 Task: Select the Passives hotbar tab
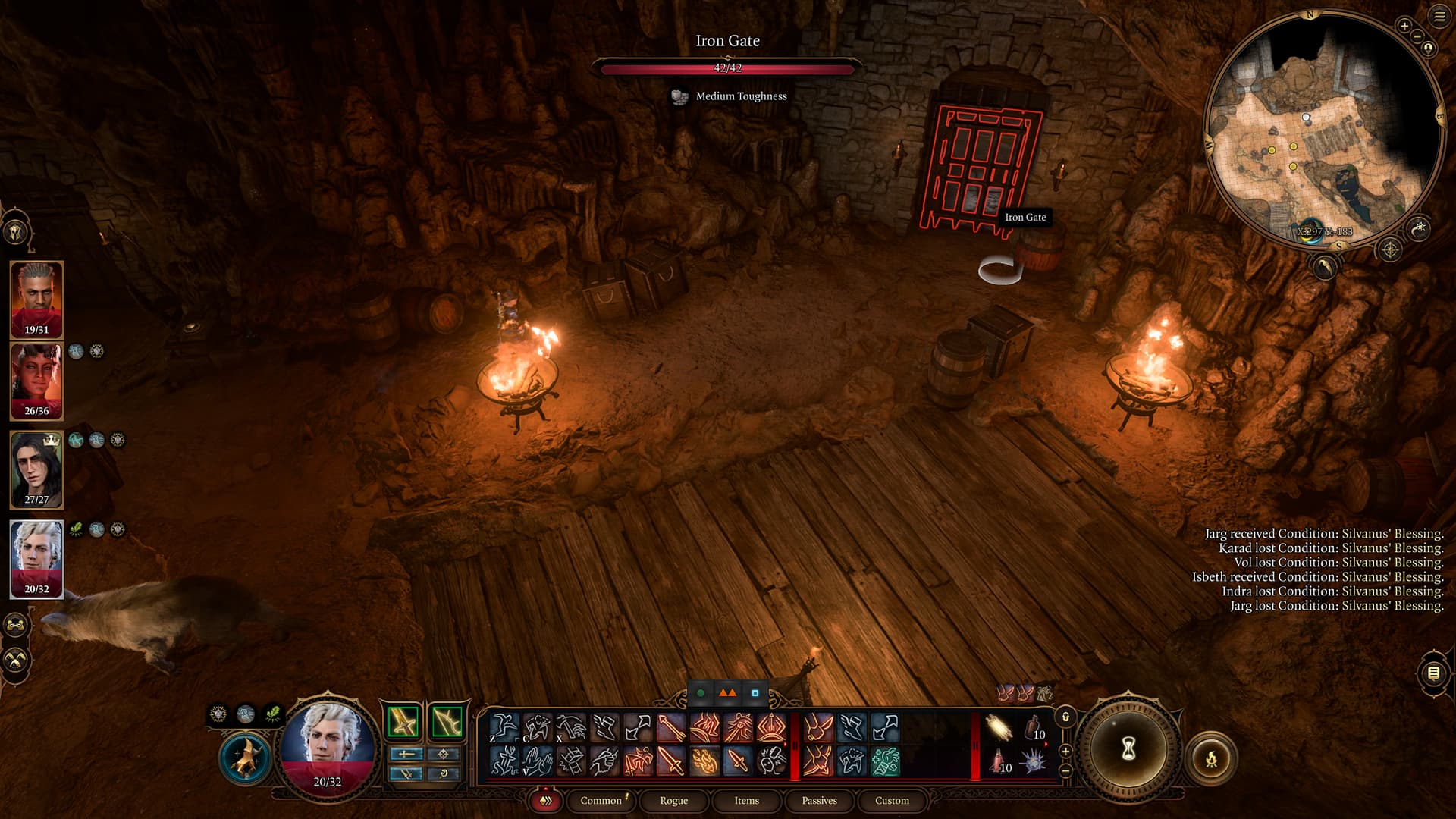click(819, 800)
